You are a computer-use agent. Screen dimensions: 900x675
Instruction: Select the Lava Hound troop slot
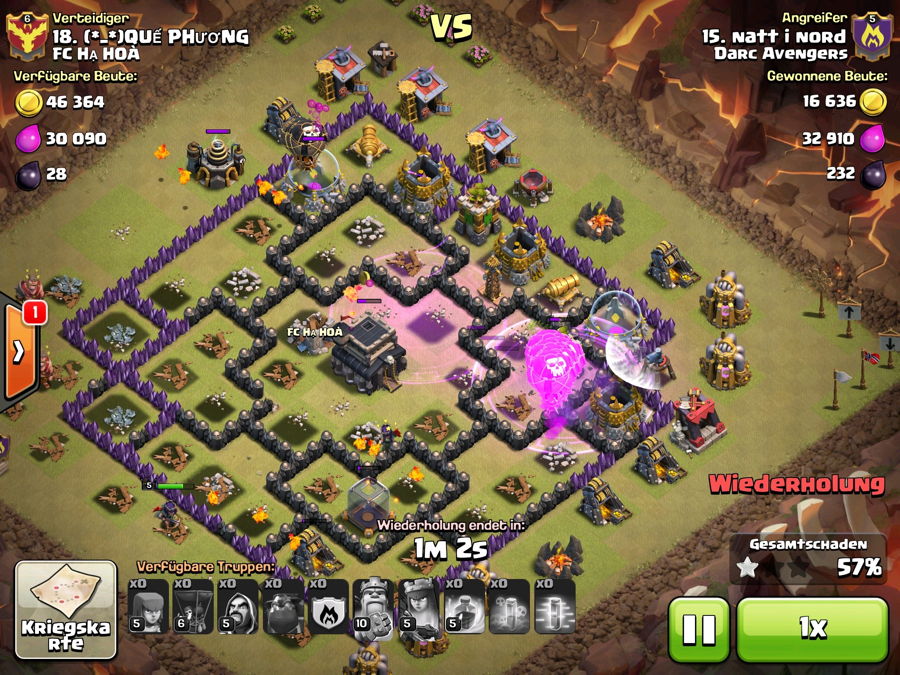(x=283, y=607)
